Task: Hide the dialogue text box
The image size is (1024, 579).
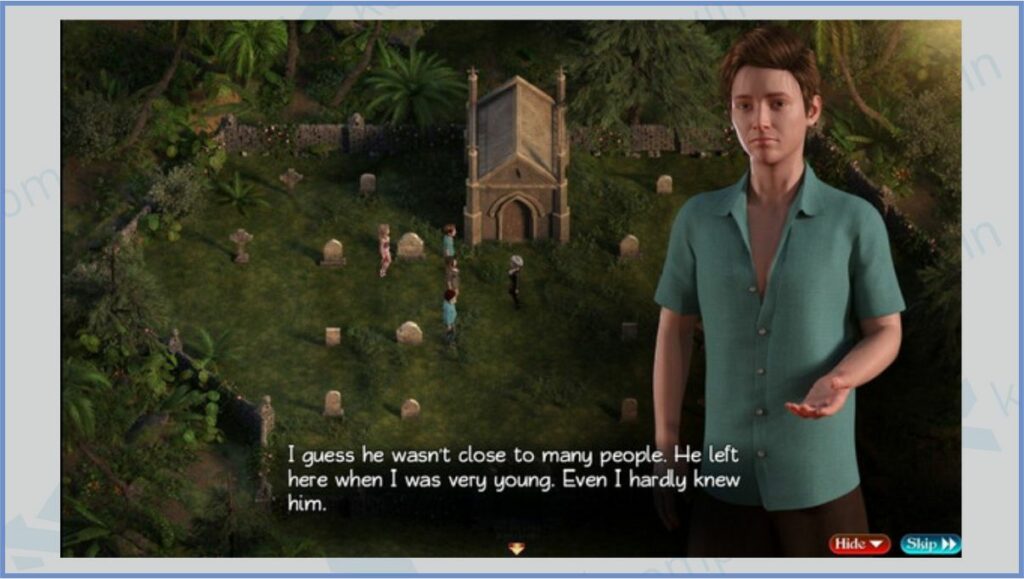Action: point(858,544)
